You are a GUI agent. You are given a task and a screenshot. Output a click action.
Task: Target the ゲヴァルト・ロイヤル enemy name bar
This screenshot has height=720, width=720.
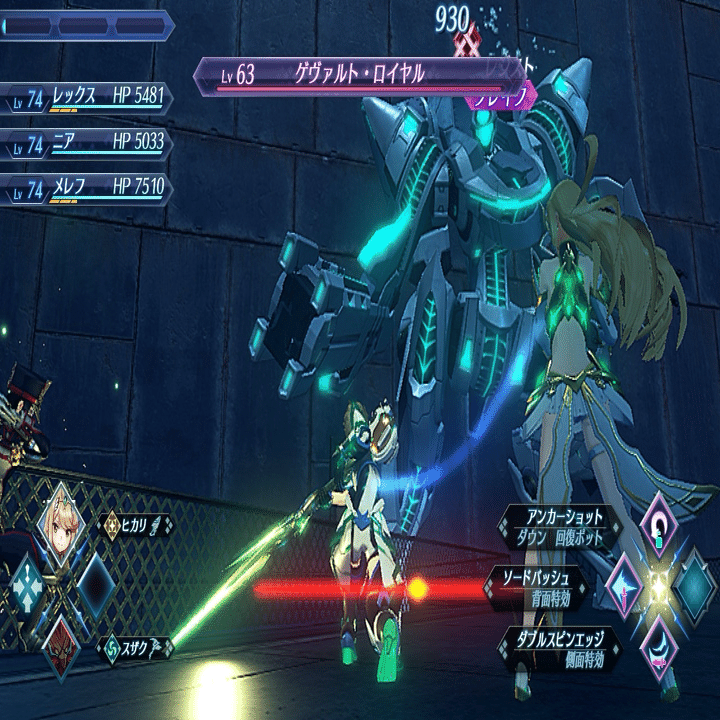coord(360,75)
